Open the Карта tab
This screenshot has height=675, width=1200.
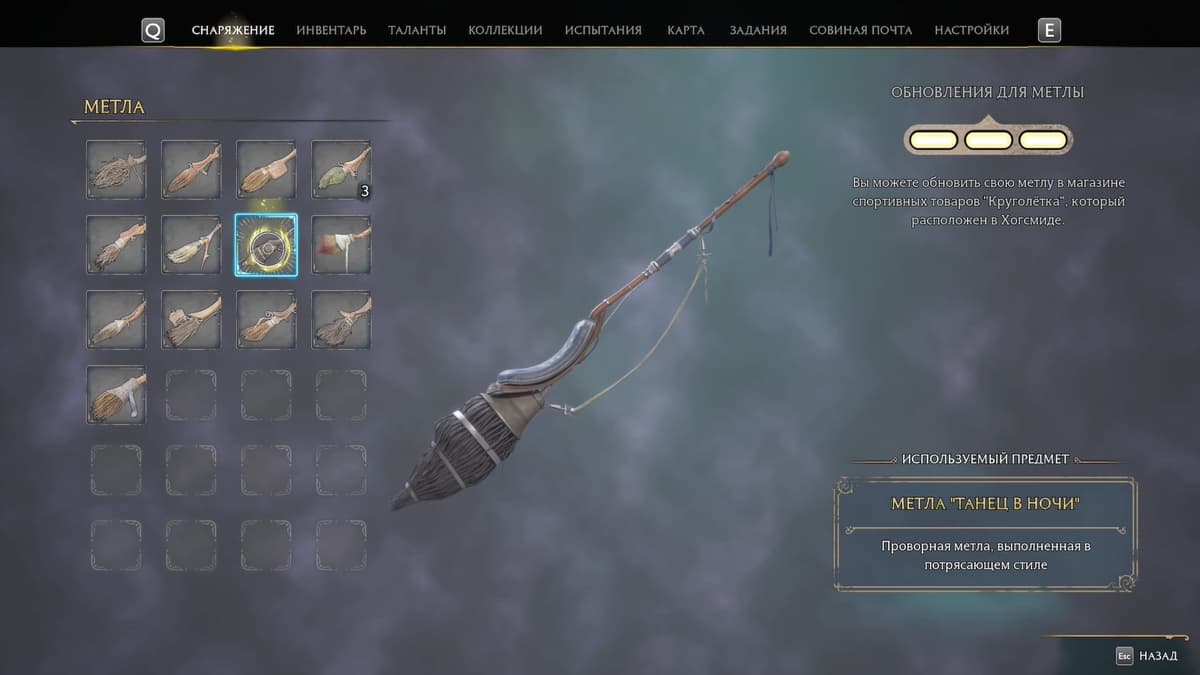click(x=685, y=30)
